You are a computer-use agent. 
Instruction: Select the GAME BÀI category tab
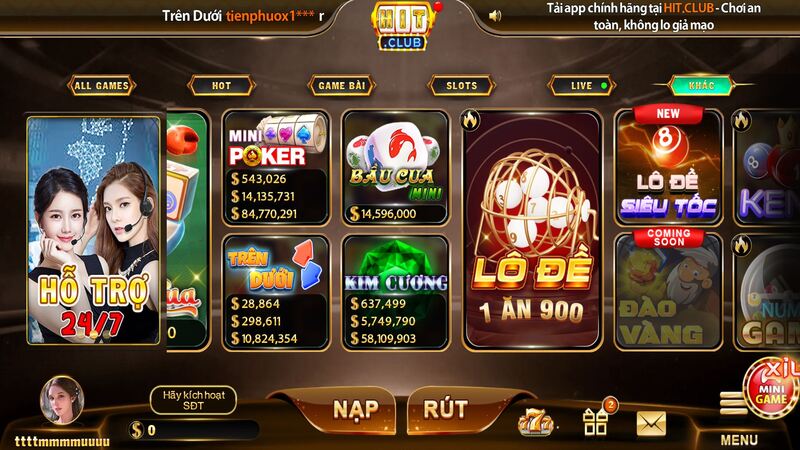pos(341,86)
